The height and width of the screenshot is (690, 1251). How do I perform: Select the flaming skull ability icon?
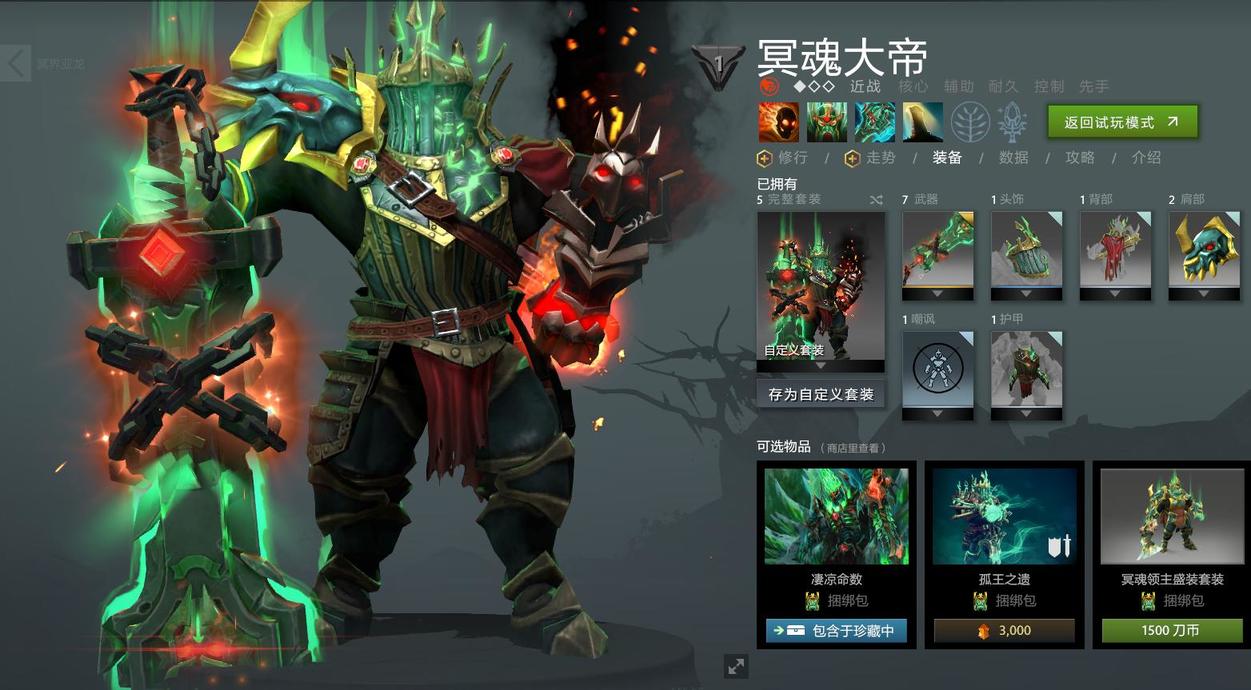click(x=778, y=122)
